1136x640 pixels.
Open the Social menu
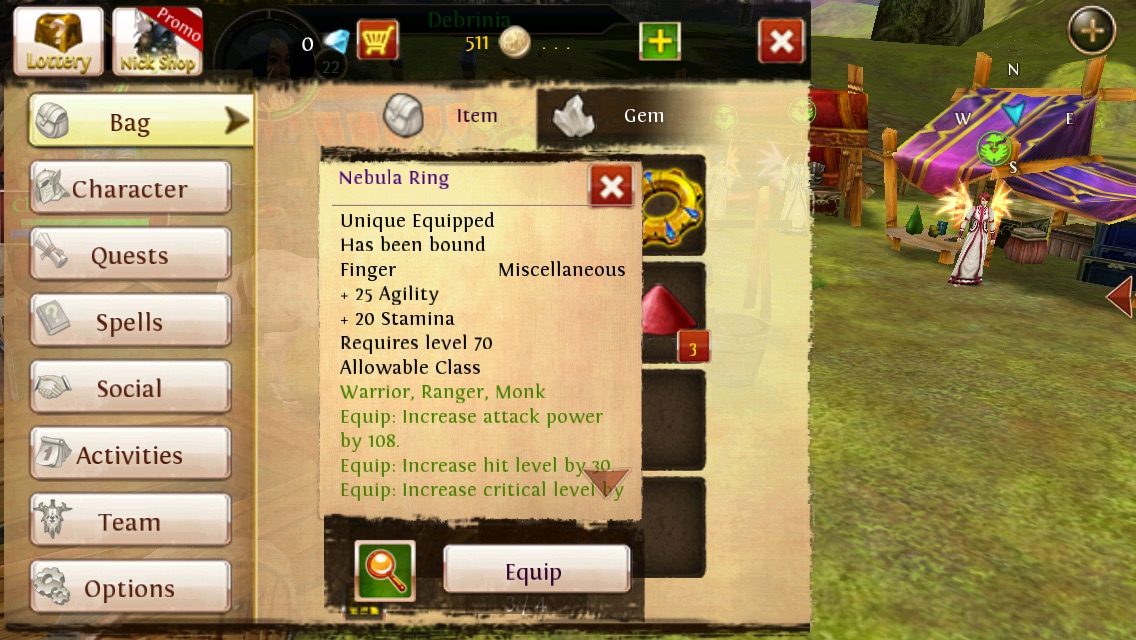[x=130, y=388]
